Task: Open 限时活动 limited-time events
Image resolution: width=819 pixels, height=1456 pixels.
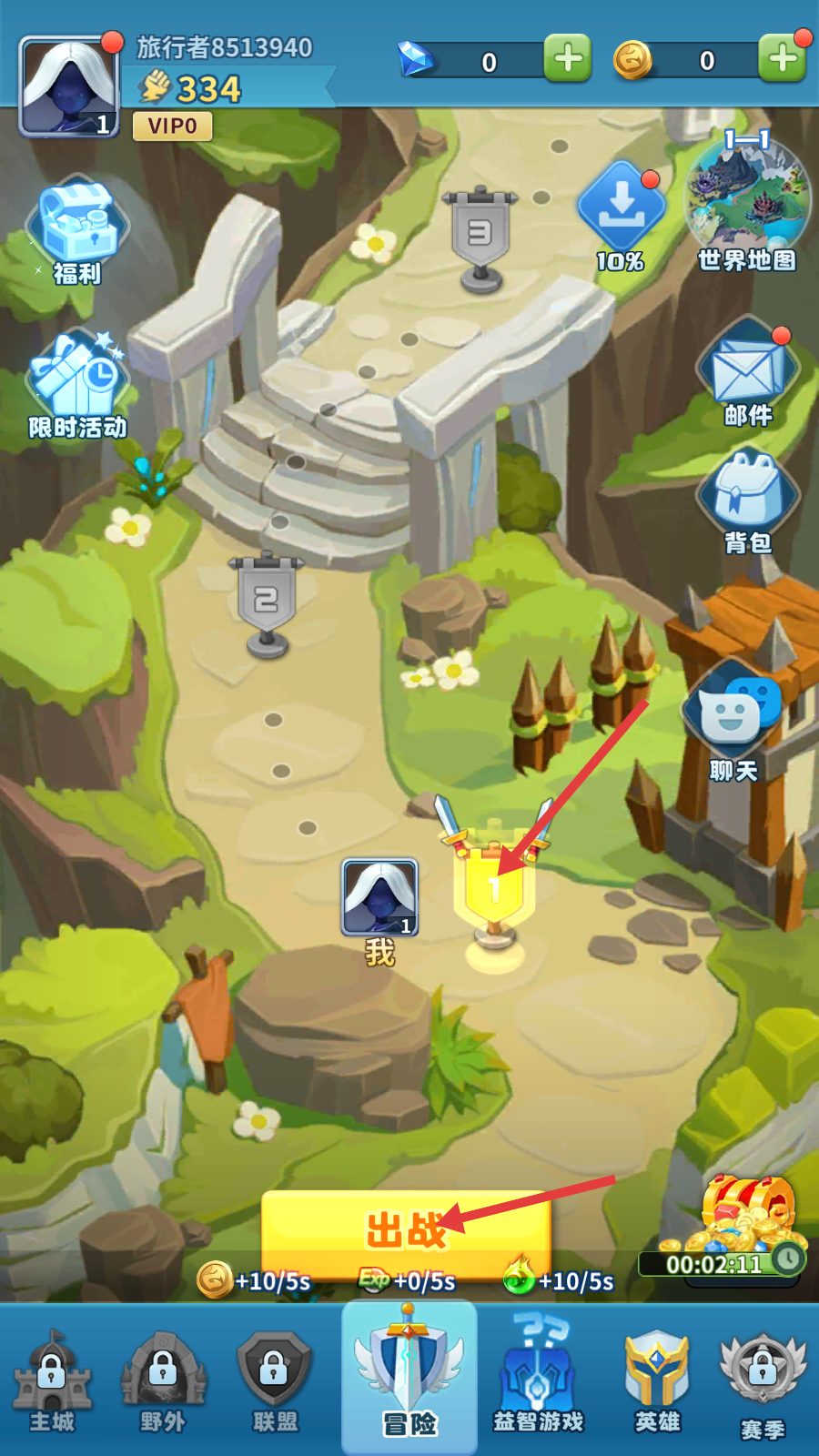Action: point(76,384)
